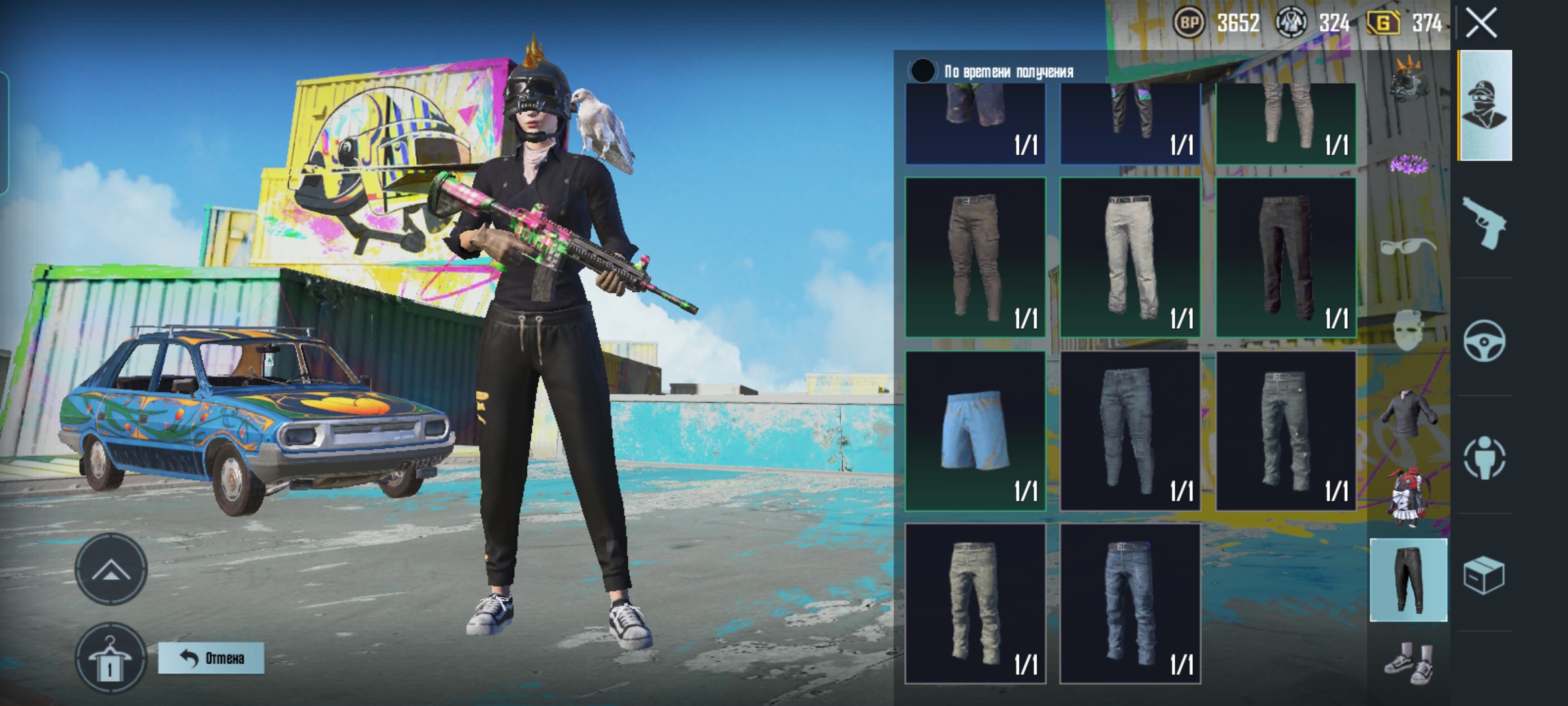The height and width of the screenshot is (706, 1568).
Task: Select the blue jeans item
Action: point(1130,603)
